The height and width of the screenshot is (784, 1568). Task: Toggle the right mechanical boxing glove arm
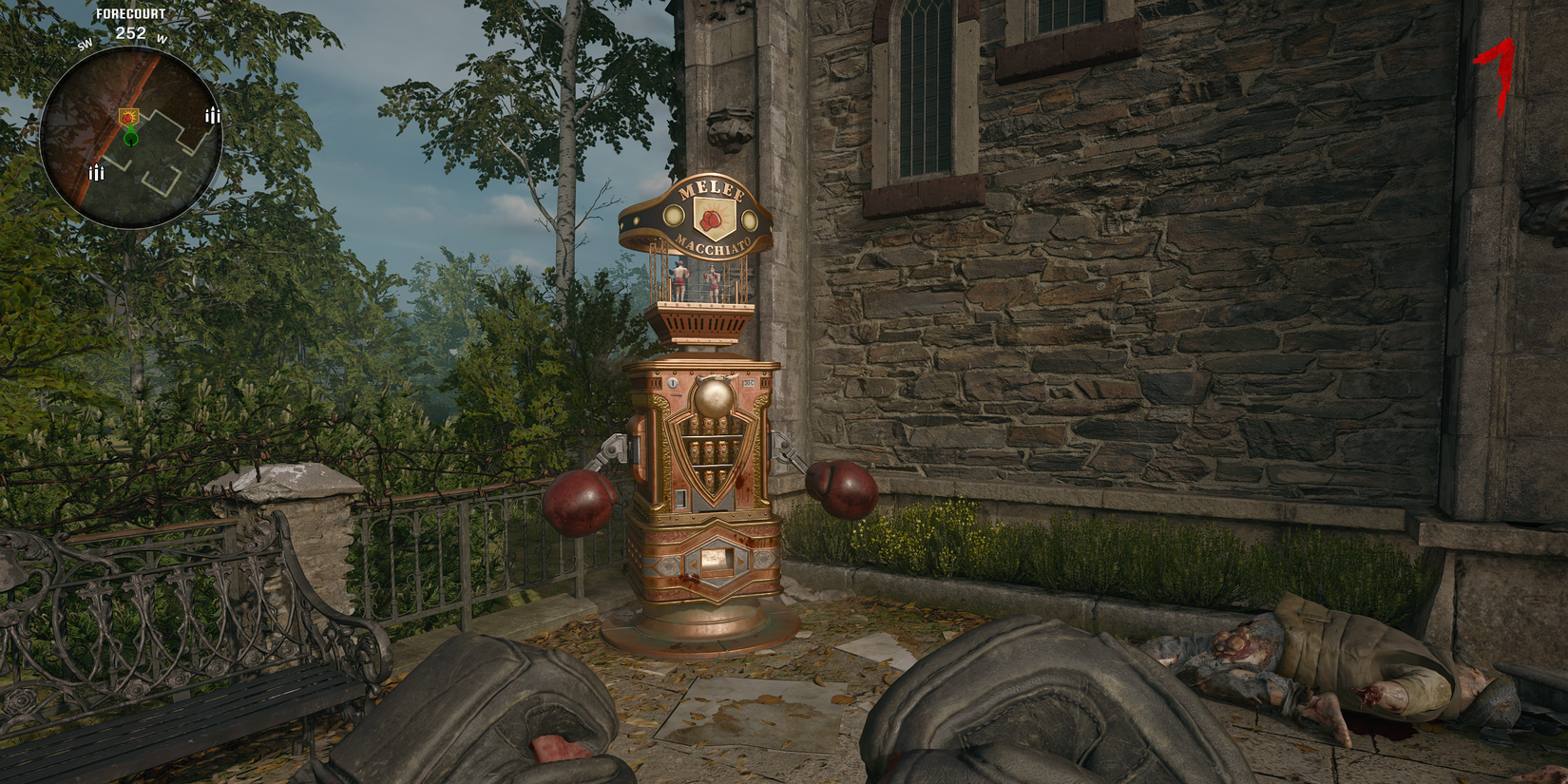846,489
